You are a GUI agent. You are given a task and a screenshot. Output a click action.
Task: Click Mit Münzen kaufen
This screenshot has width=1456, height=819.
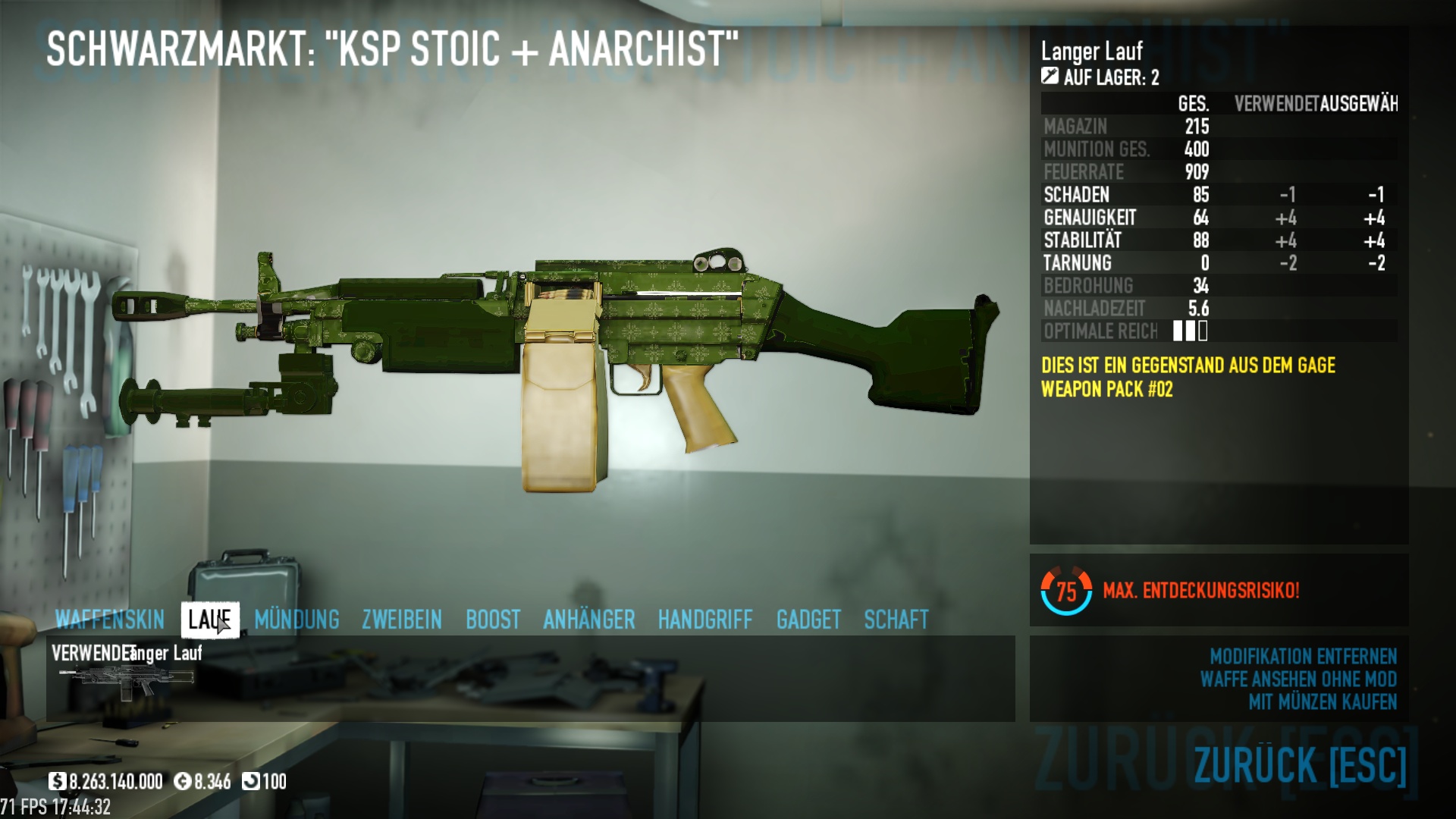1323,702
